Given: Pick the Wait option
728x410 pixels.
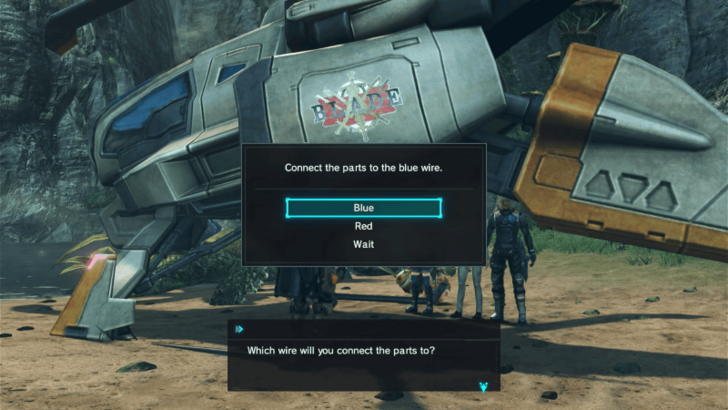Looking at the screenshot, I should (x=363, y=244).
